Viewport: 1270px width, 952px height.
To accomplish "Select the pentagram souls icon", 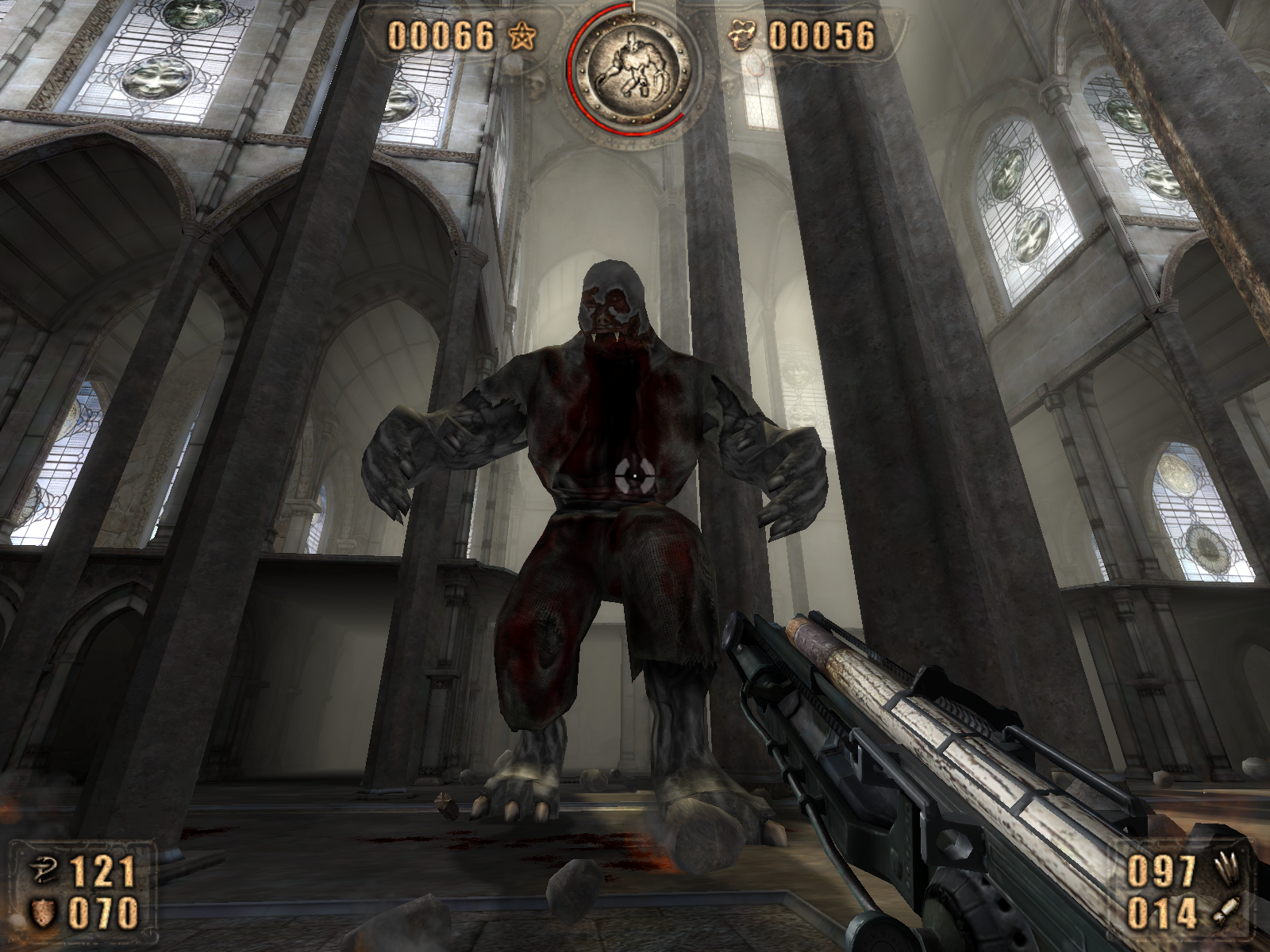I will pyautogui.click(x=524, y=36).
